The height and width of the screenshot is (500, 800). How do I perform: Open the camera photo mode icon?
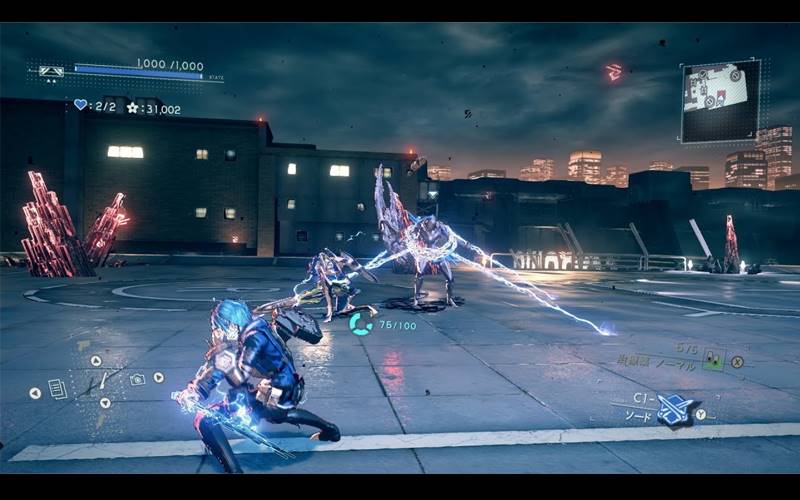point(137,379)
